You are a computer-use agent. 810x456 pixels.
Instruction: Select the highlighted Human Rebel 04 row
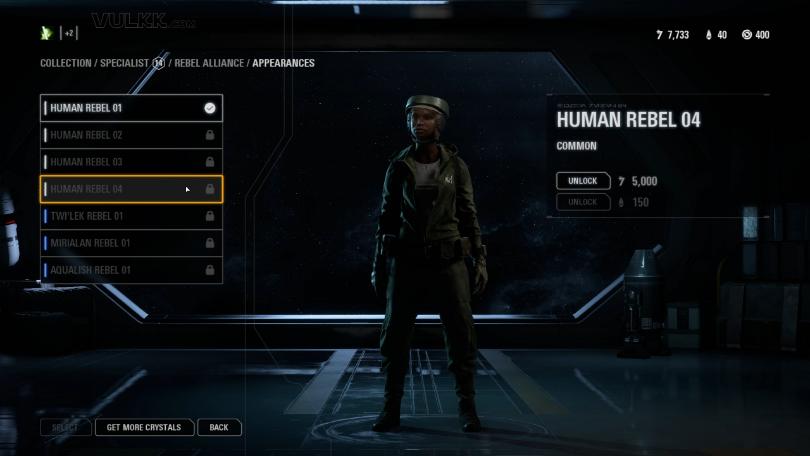tap(130, 189)
